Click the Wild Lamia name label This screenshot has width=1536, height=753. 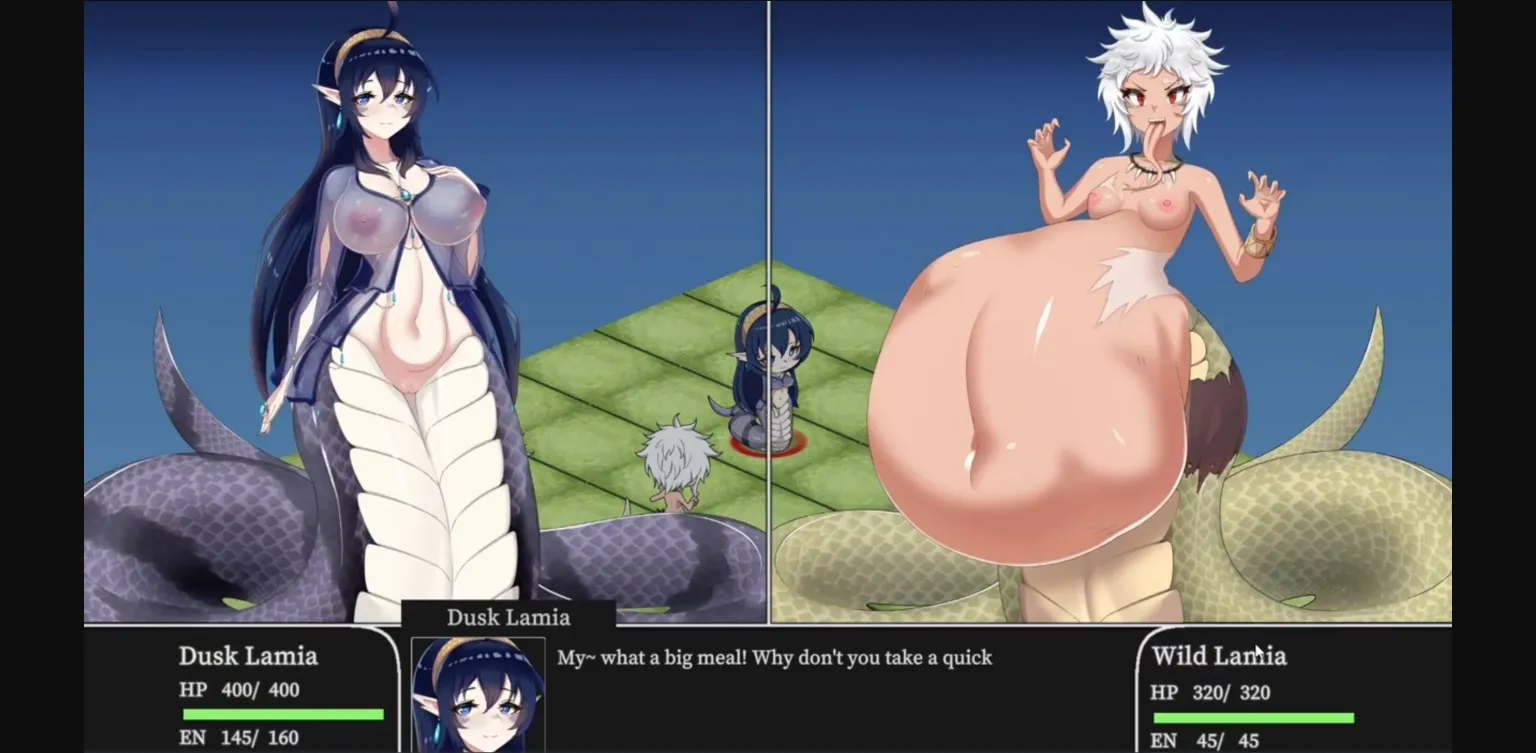(1219, 657)
